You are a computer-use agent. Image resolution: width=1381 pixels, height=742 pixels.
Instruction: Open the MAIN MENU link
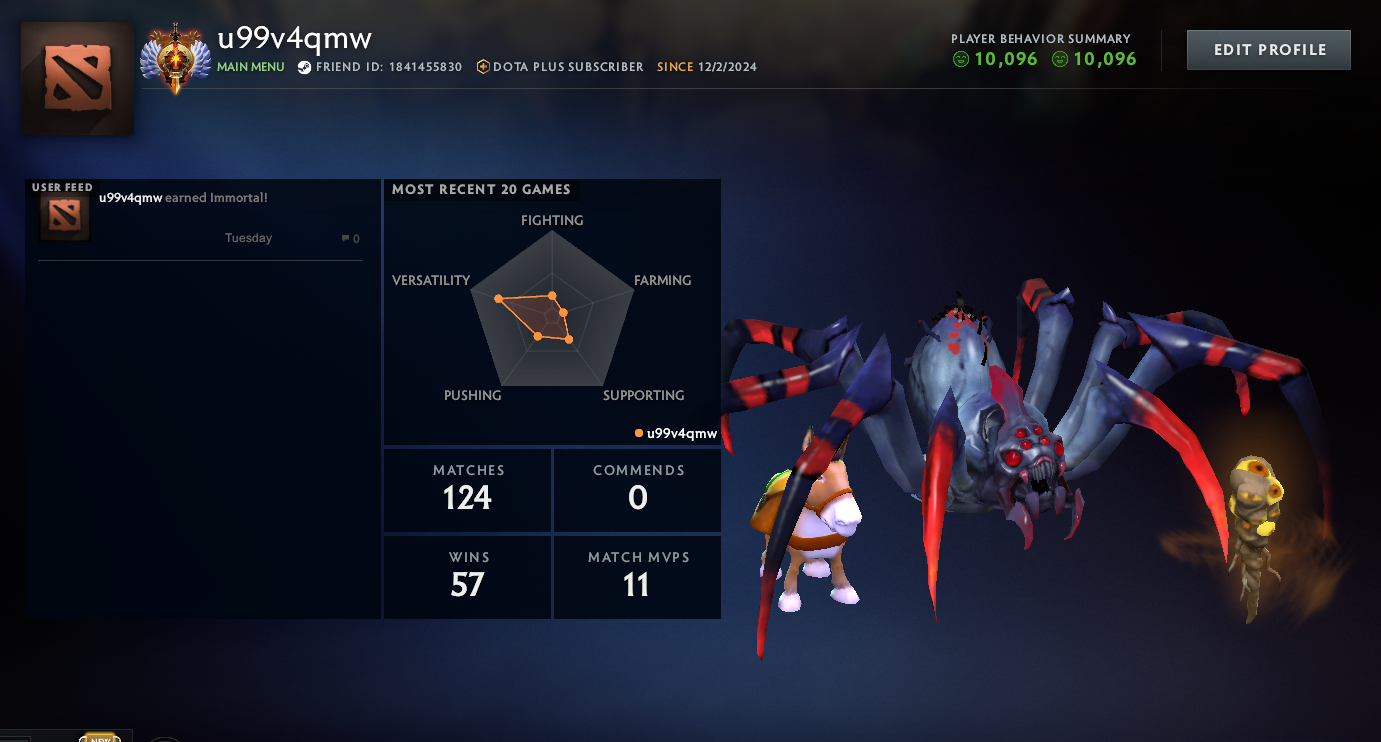pos(249,67)
